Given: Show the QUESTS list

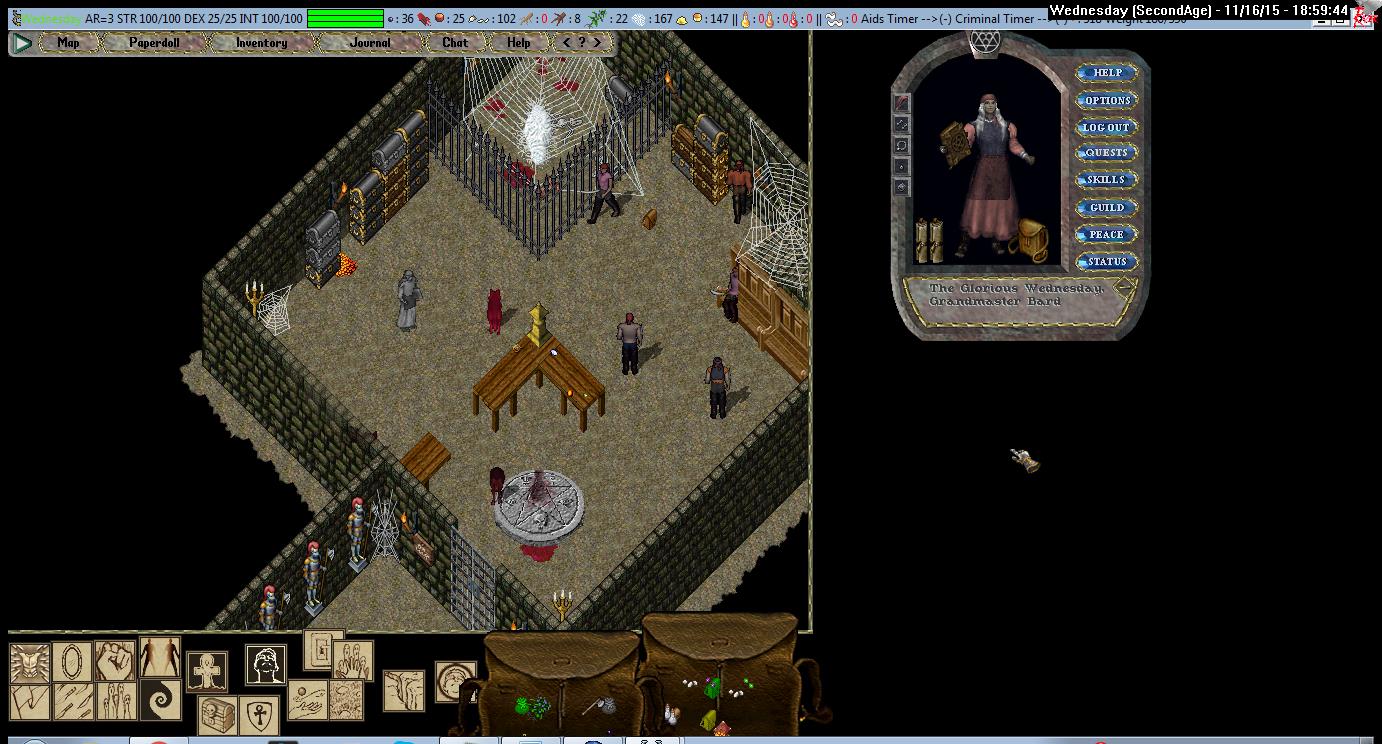Looking at the screenshot, I should 1106,153.
